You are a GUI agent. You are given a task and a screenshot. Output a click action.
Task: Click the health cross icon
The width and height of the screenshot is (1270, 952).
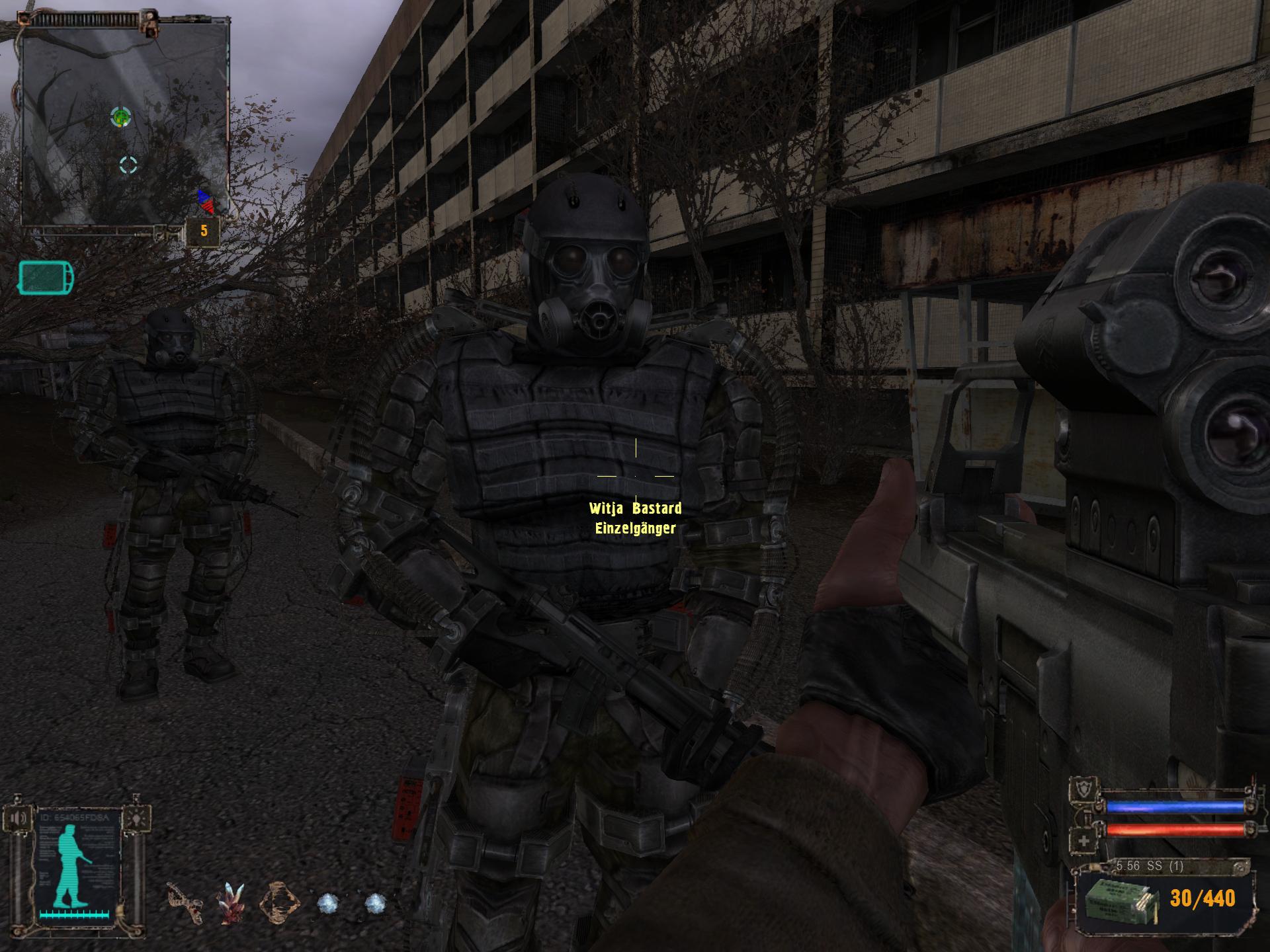(x=1084, y=842)
